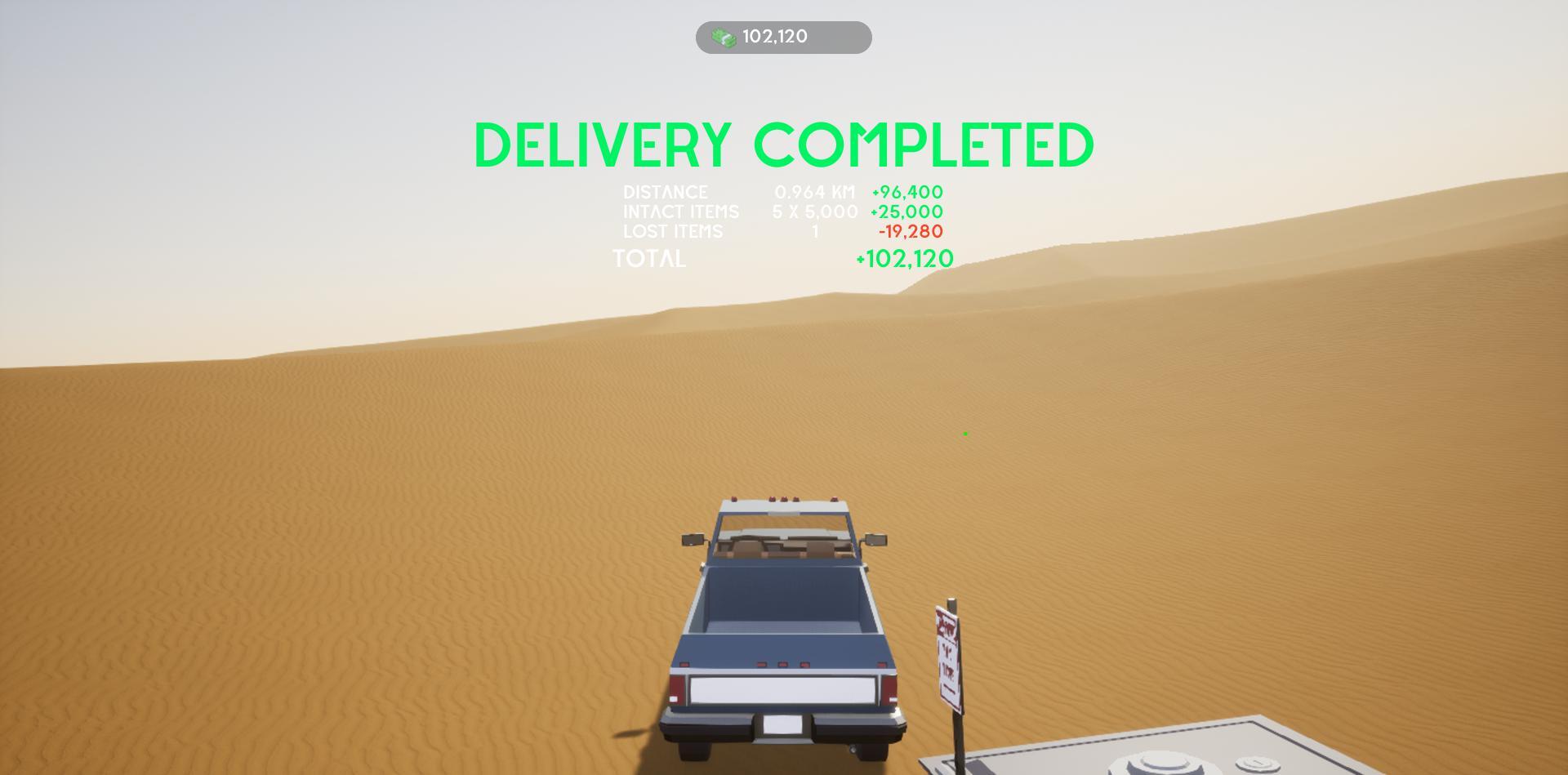This screenshot has height=775, width=1568.
Task: Click the LOST ITEMS count of 1
Action: coord(813,231)
